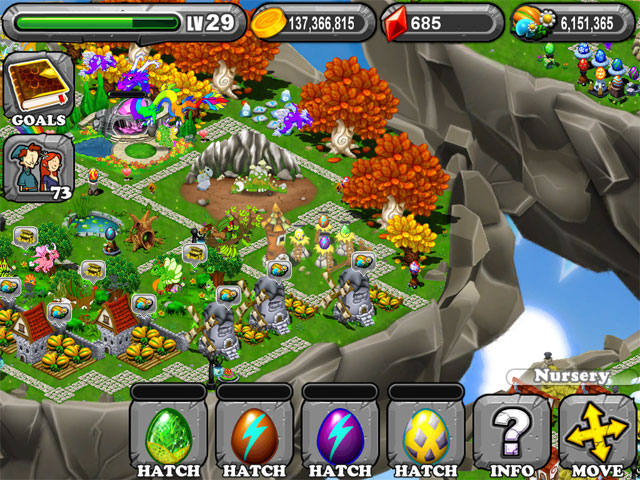Open the Goals book
This screenshot has width=640, height=480.
point(38,88)
